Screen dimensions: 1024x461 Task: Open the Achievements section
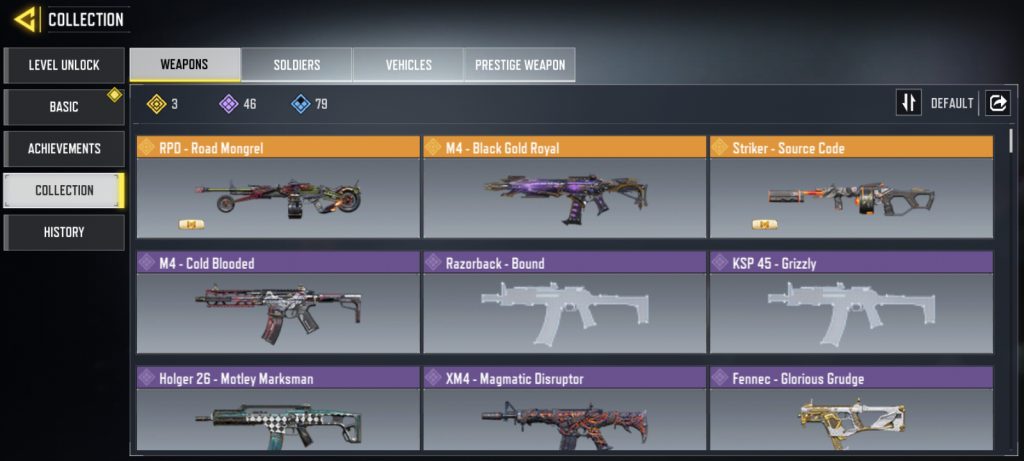coord(64,149)
